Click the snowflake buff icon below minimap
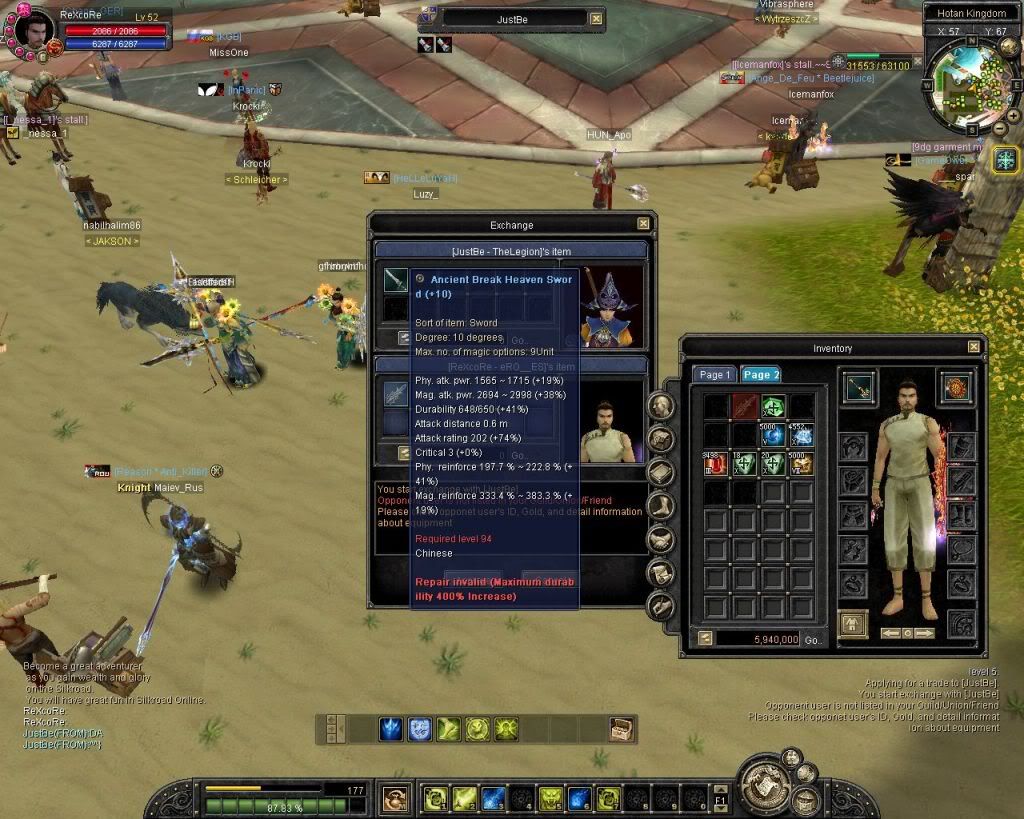 pos(1005,159)
